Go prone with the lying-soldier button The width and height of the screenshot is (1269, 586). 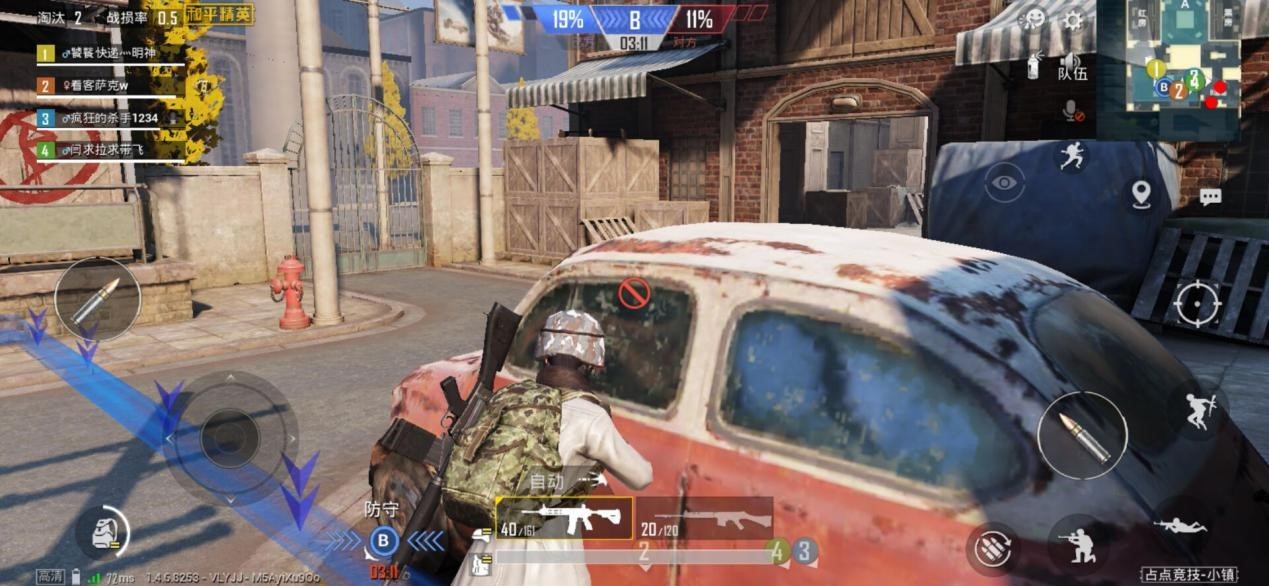tap(1180, 525)
